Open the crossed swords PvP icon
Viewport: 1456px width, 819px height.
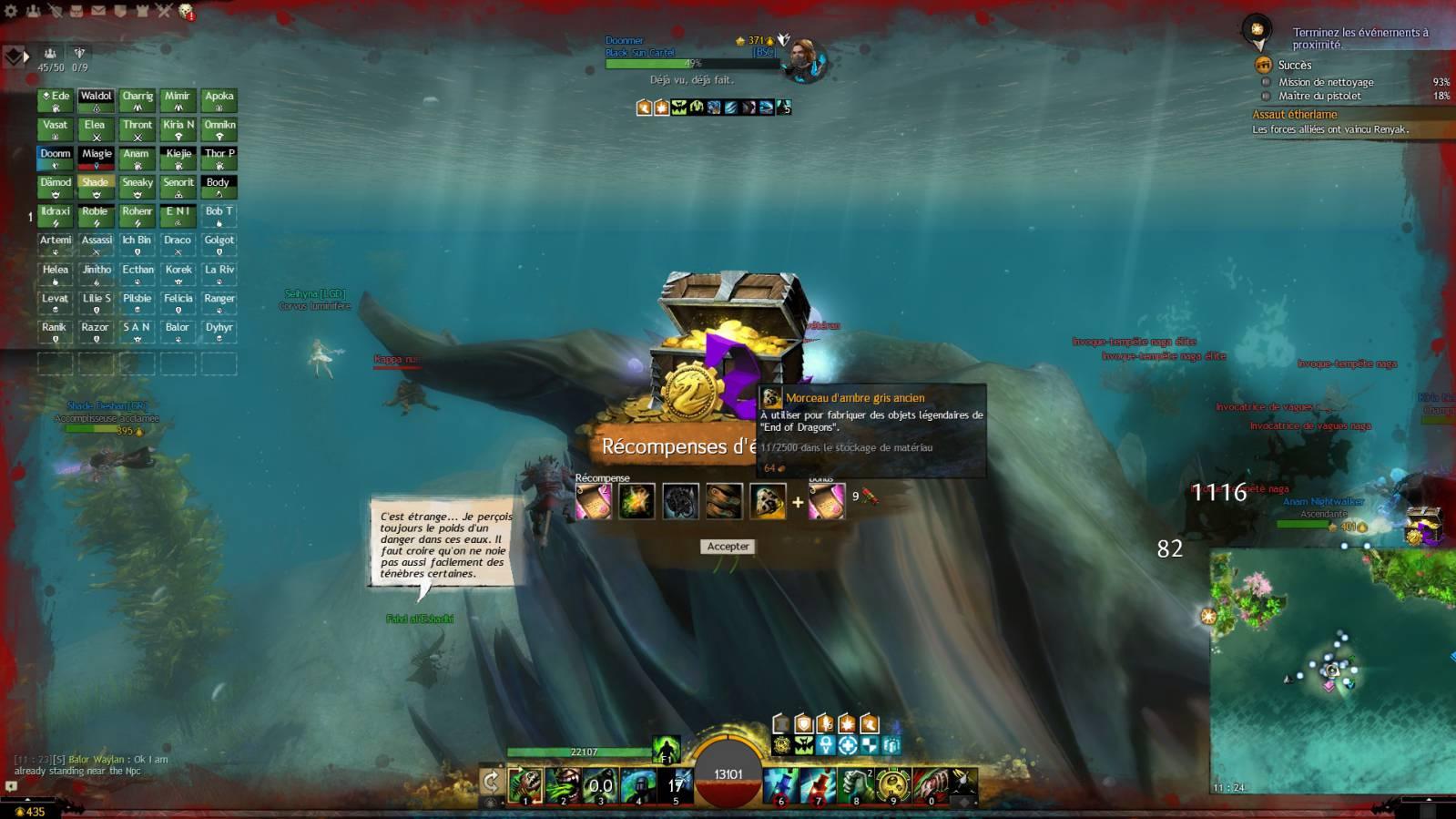pos(164,11)
